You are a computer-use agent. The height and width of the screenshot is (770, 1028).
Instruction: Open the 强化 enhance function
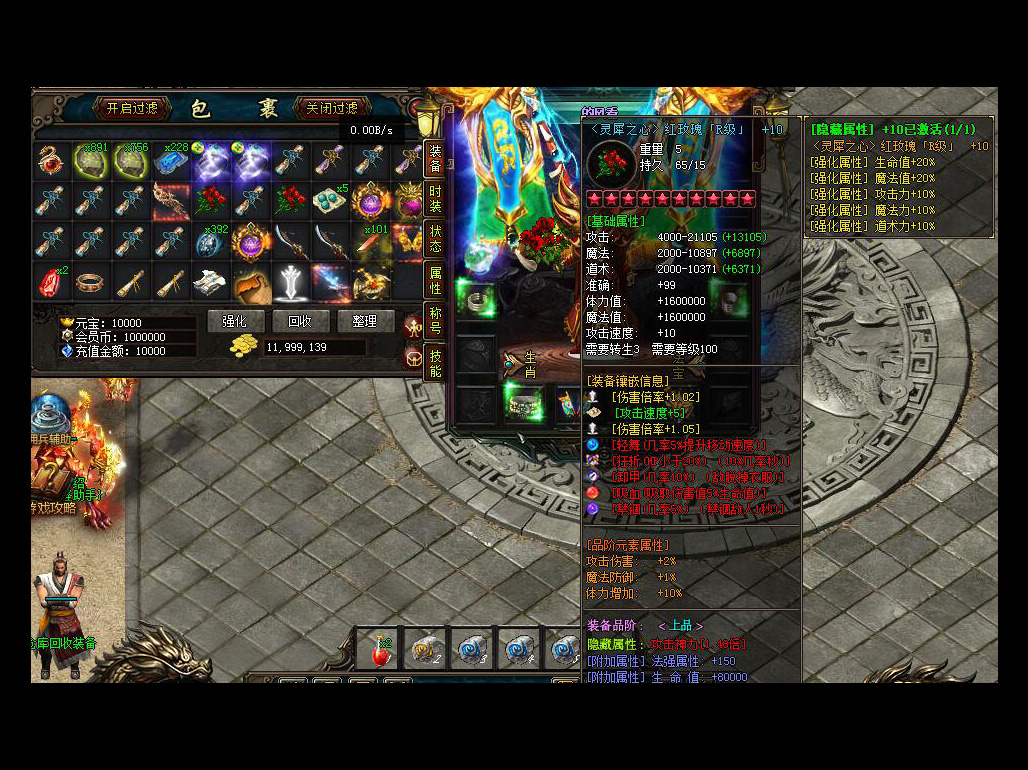click(x=234, y=321)
